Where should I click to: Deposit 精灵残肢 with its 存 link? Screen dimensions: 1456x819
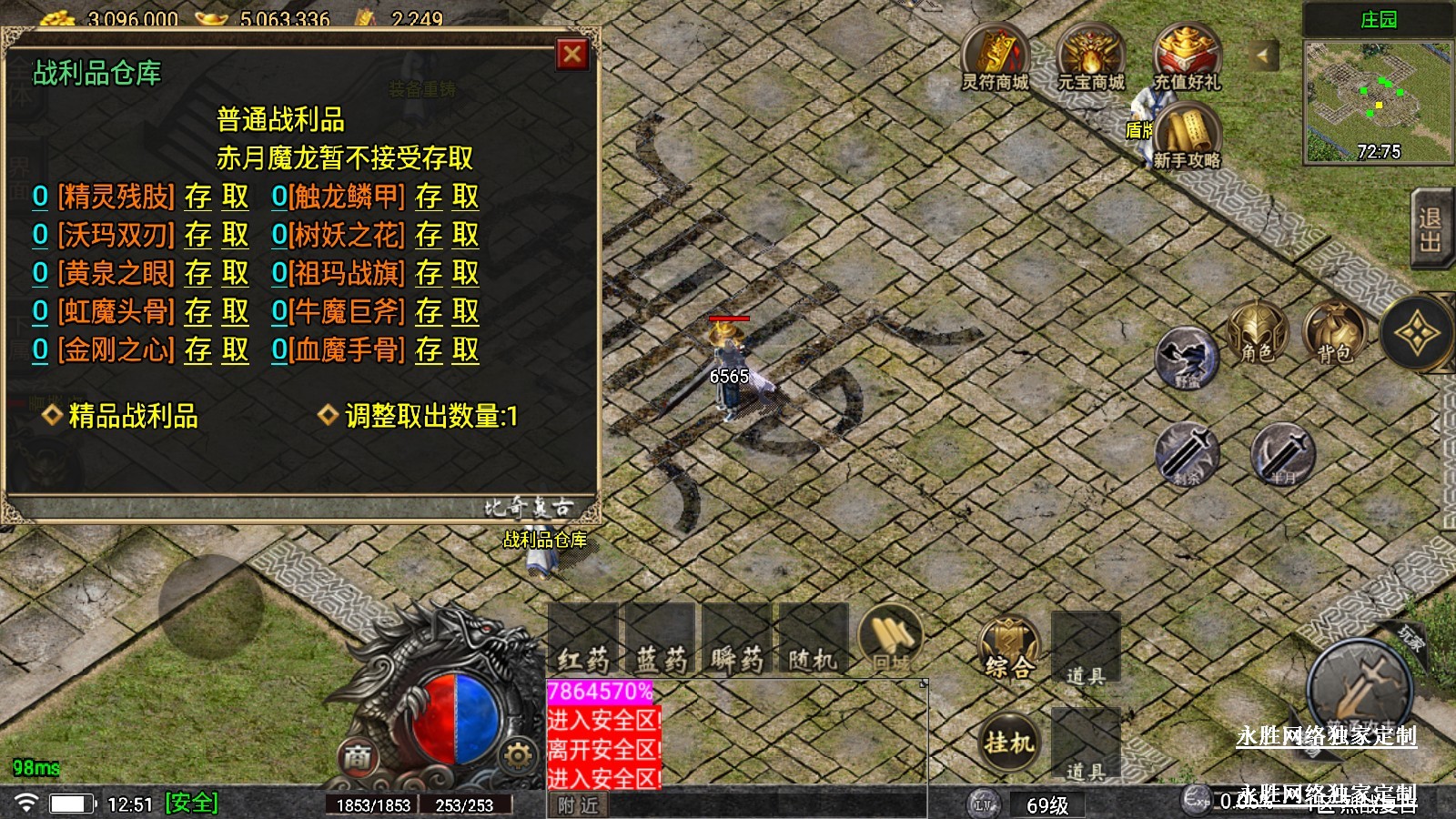click(x=197, y=197)
